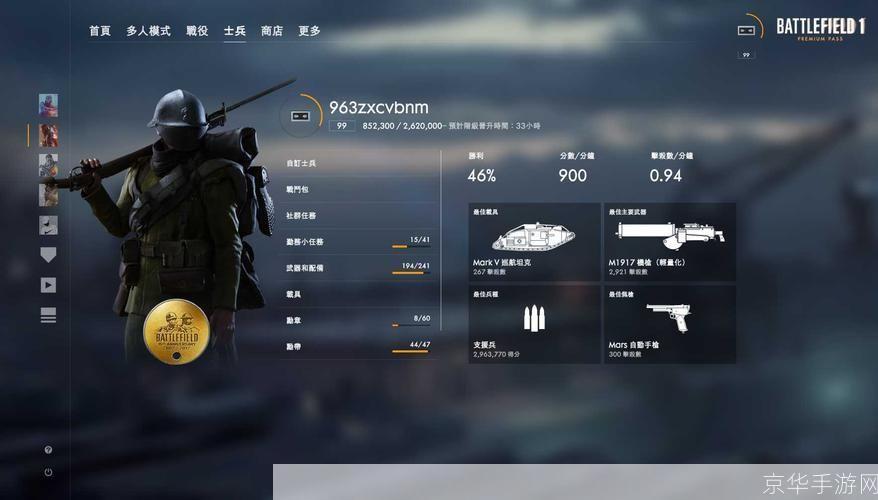Image resolution: width=878 pixels, height=500 pixels.
Task: View the Mark V tank best vehicle card
Action: pyautogui.click(x=534, y=241)
